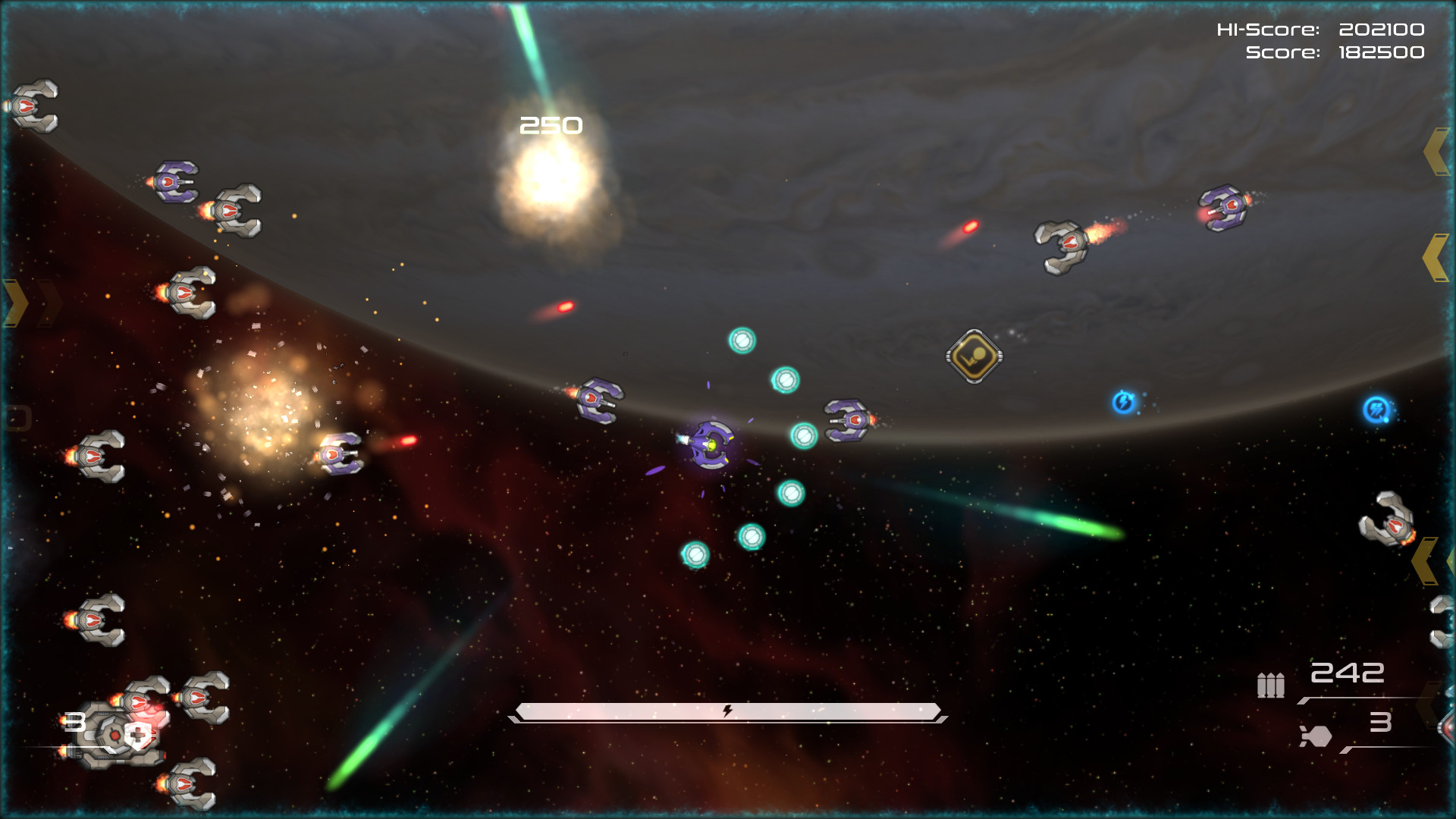1456x819 pixels.
Task: Click the 250 points popup above the explosion
Action: [x=551, y=124]
